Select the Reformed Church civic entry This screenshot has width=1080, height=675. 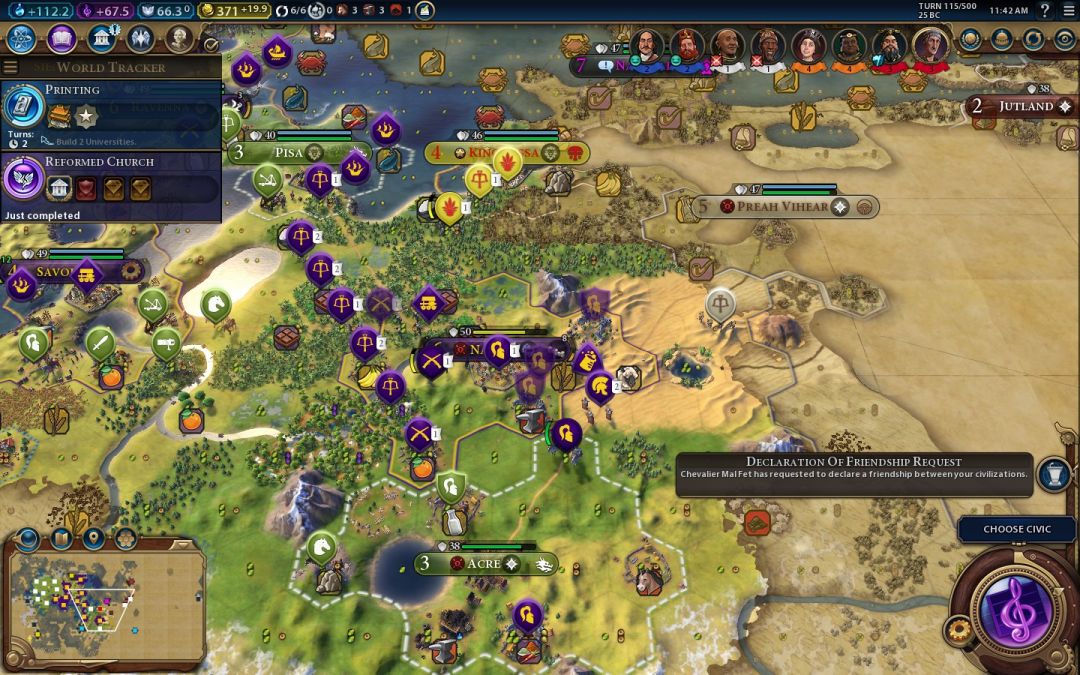click(x=110, y=179)
